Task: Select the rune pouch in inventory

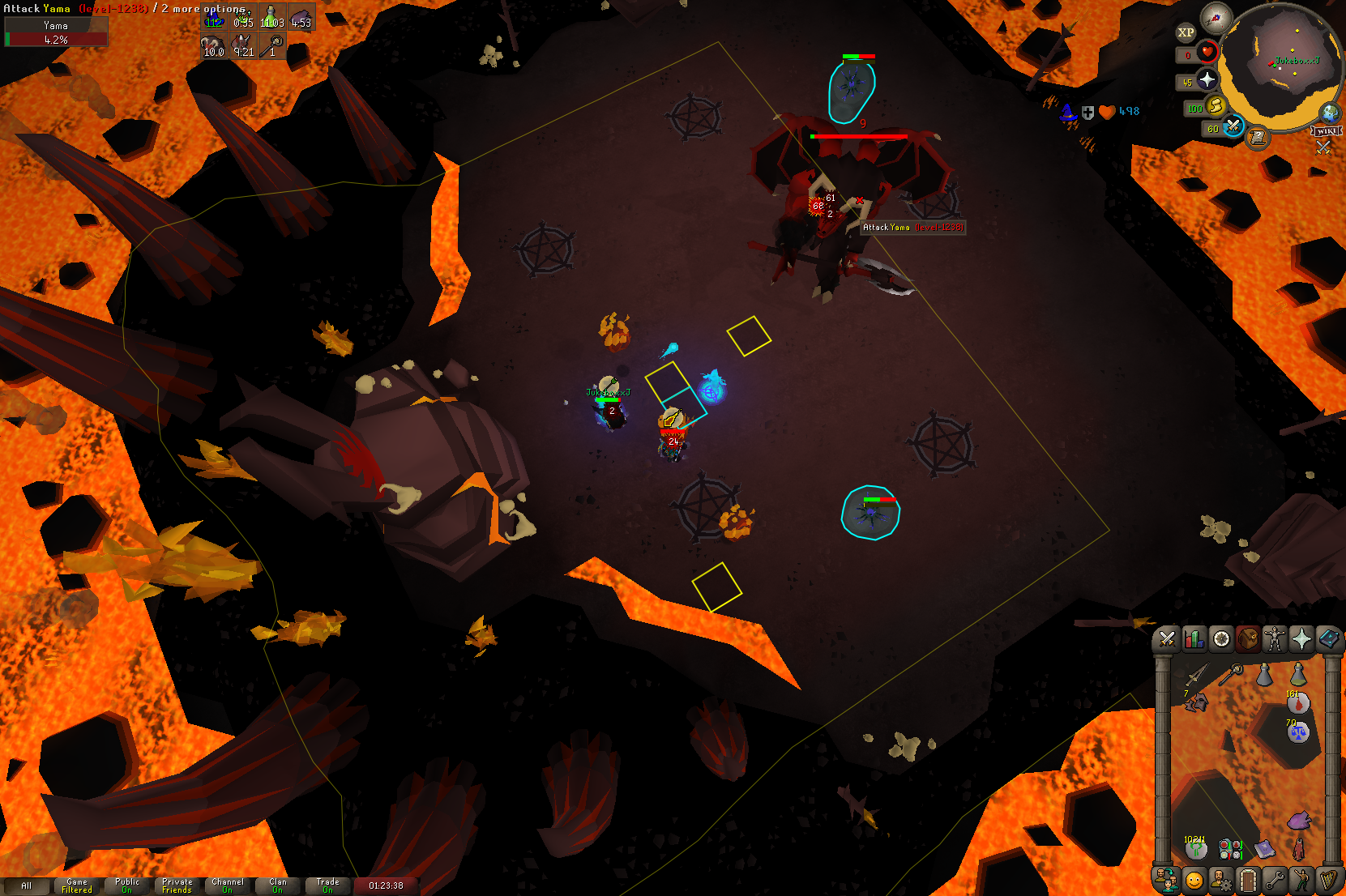Action: [1230, 849]
